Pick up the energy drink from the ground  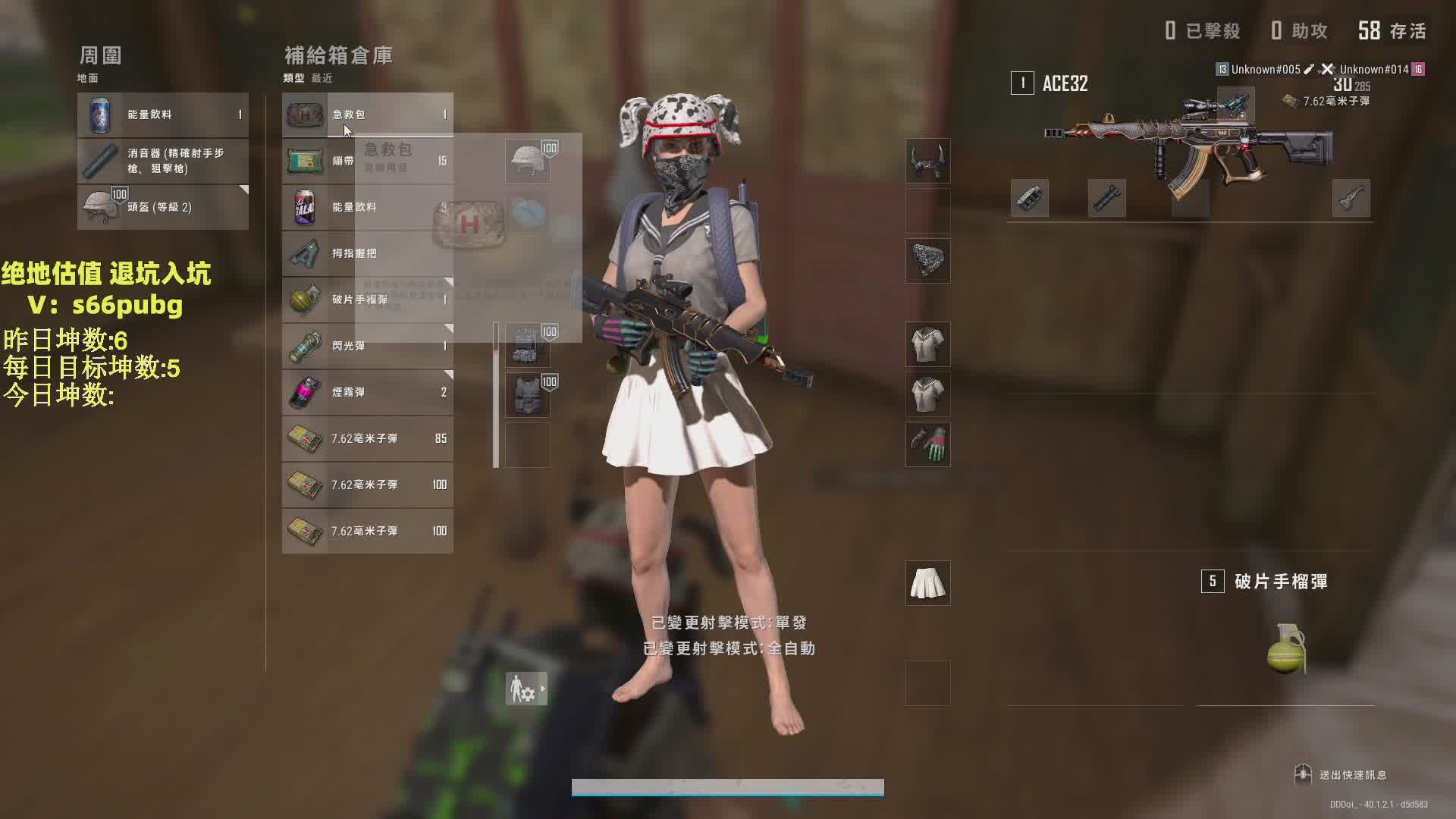tap(162, 115)
